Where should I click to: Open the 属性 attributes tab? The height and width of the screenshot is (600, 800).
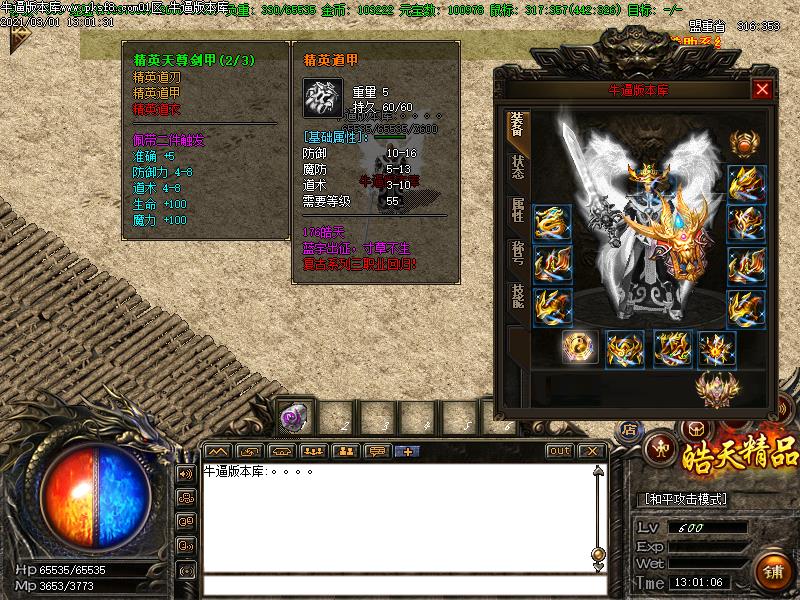click(x=517, y=209)
